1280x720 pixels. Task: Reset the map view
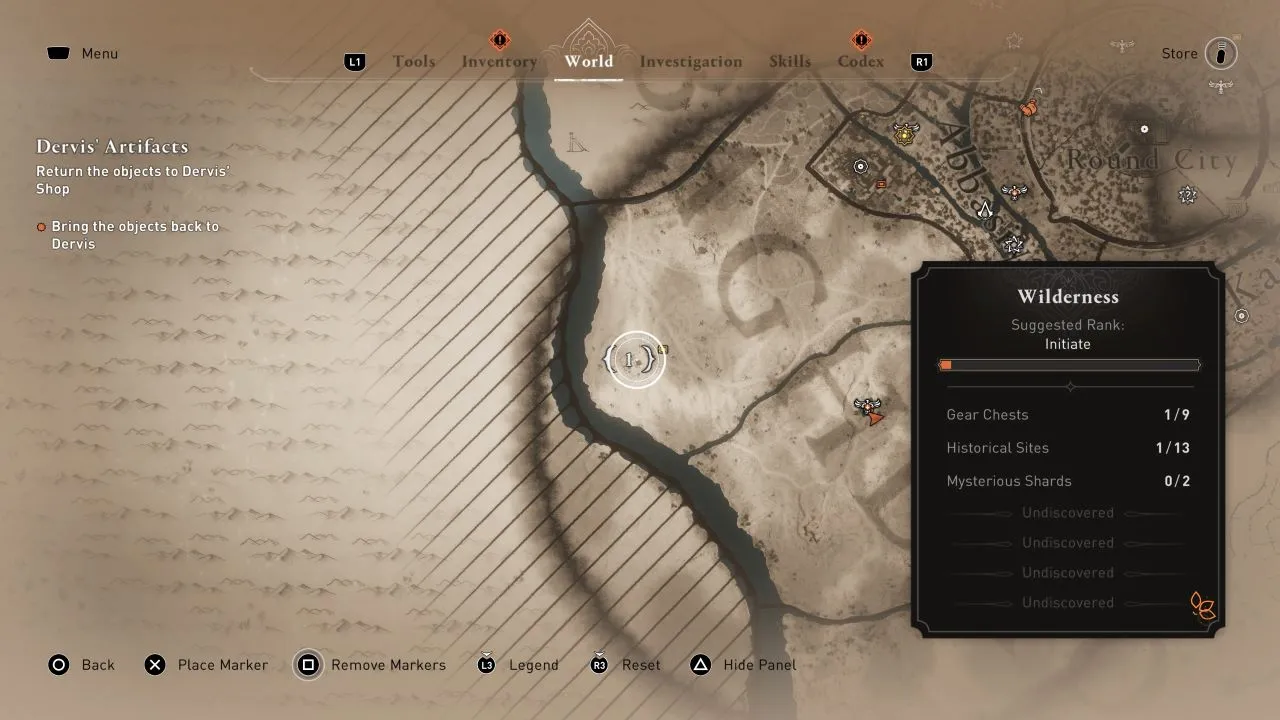624,665
